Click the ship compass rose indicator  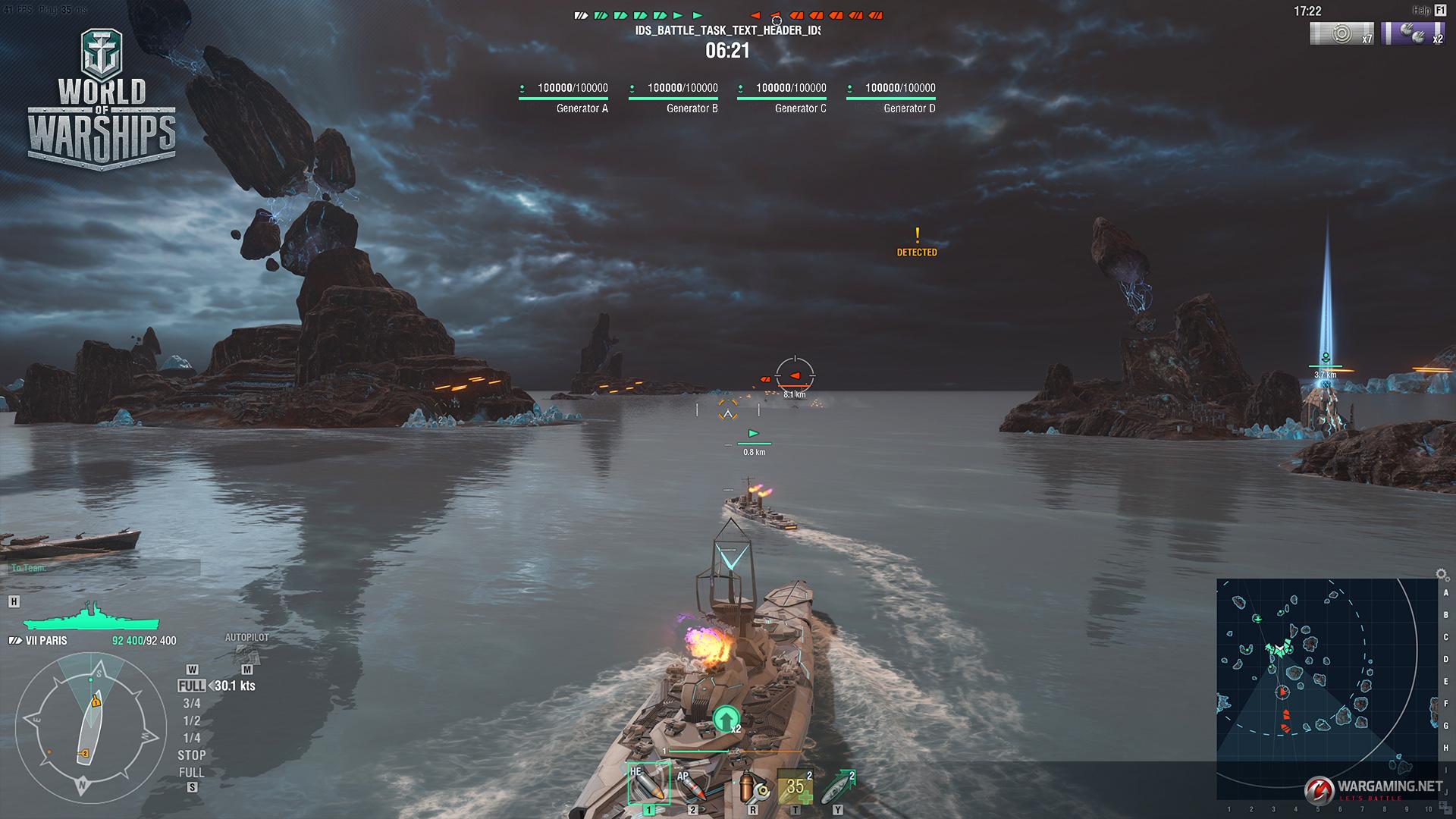click(90, 727)
